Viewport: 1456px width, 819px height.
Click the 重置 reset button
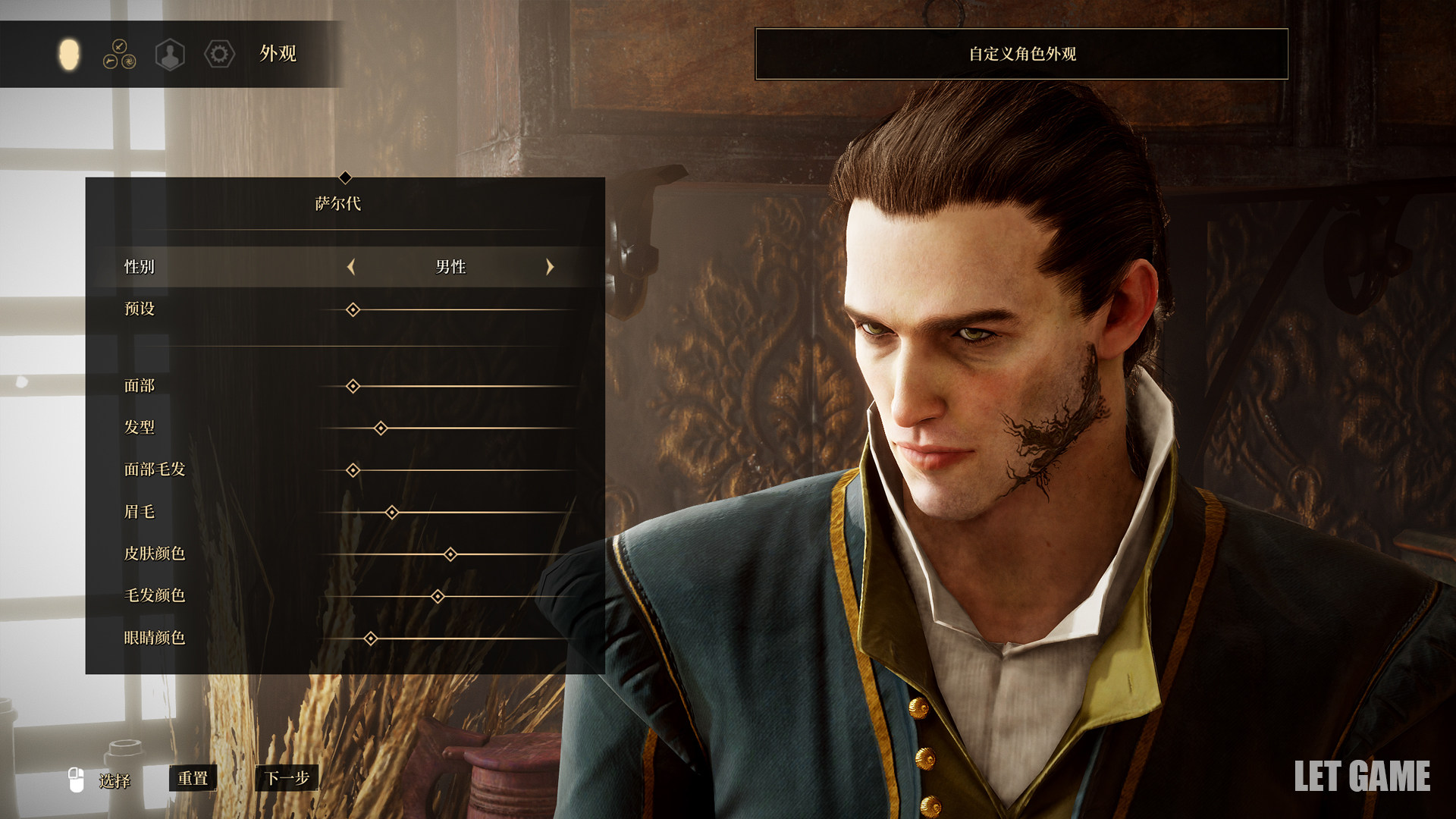193,779
